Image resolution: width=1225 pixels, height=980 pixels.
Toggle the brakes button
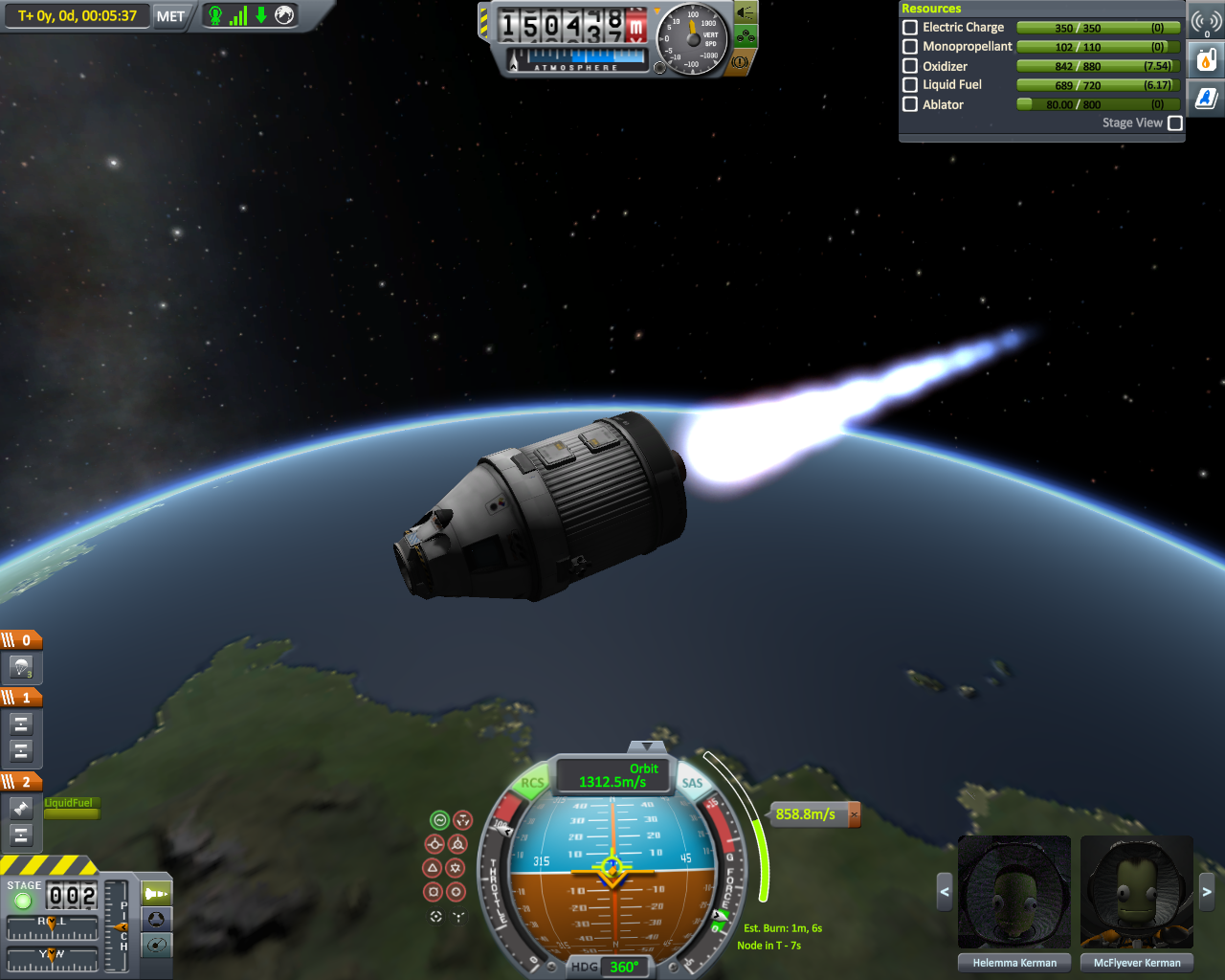(x=740, y=61)
